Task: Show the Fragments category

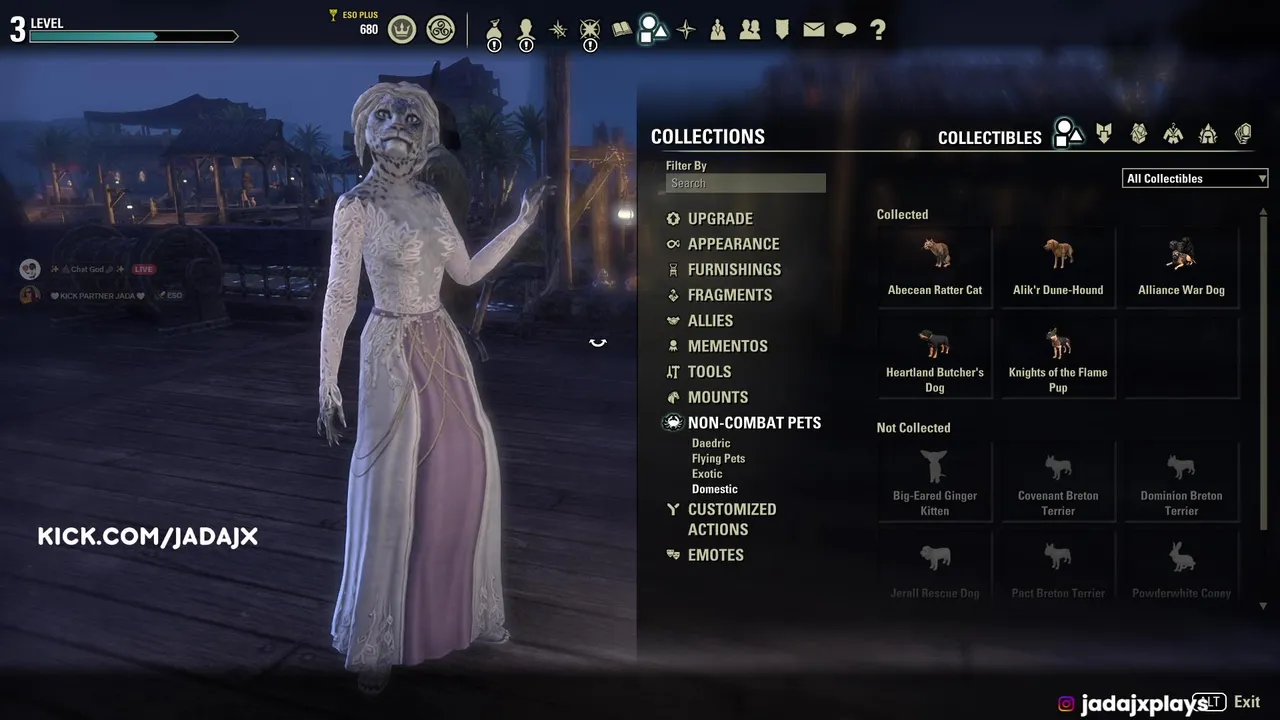Action: [x=729, y=295]
